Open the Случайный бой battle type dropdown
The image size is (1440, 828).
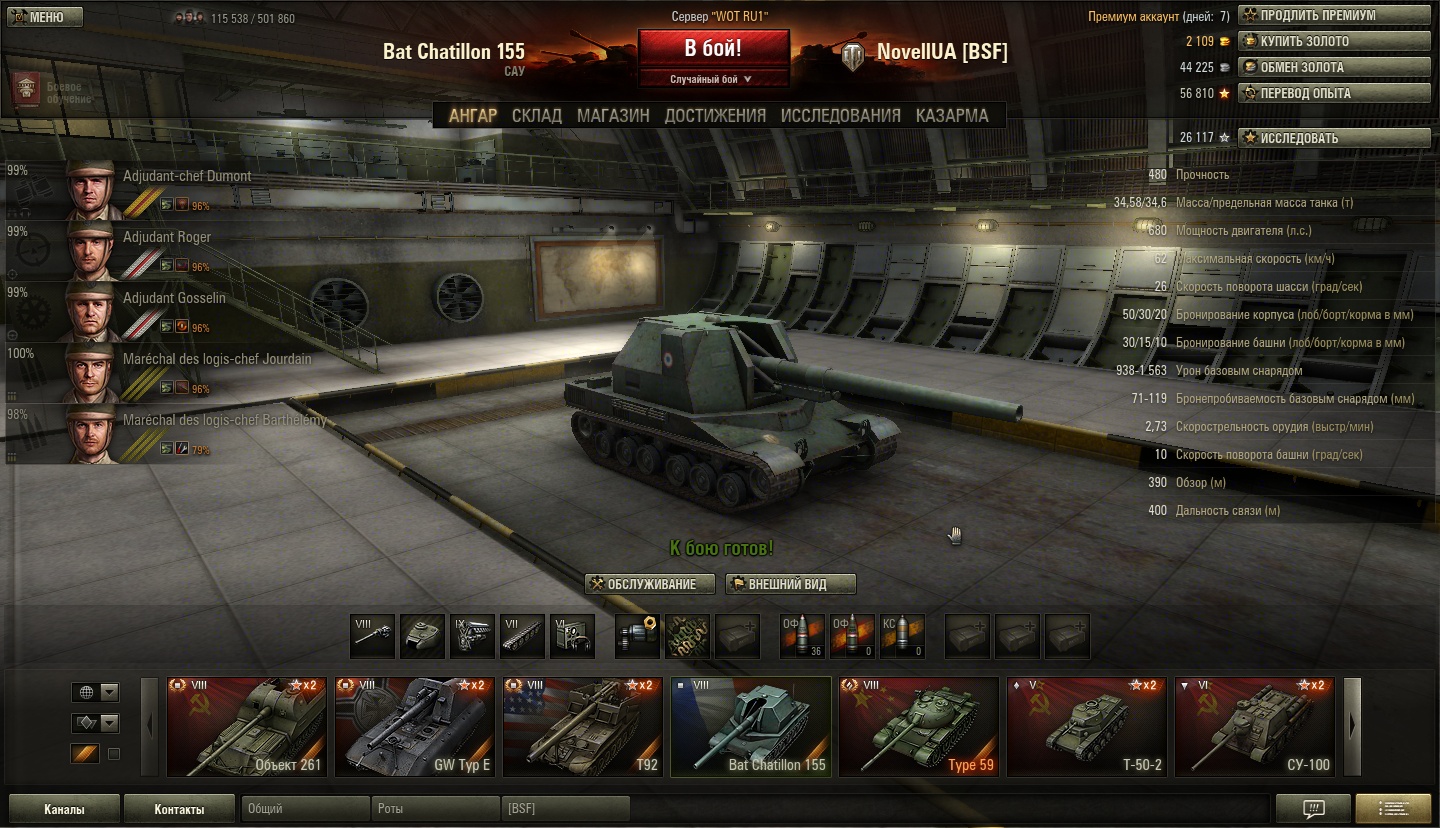(712, 79)
